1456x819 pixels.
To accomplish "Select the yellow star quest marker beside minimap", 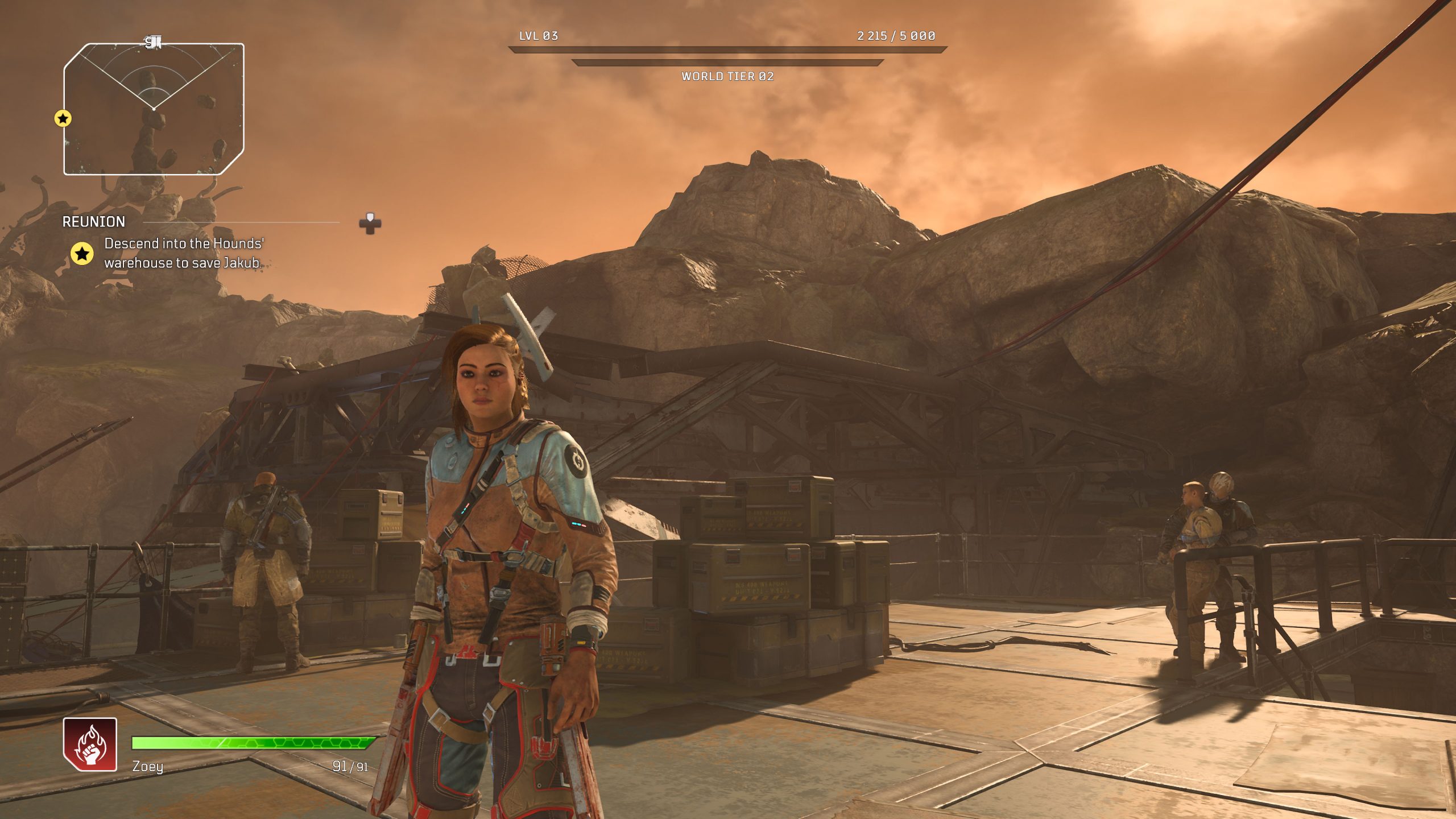I will [63, 118].
